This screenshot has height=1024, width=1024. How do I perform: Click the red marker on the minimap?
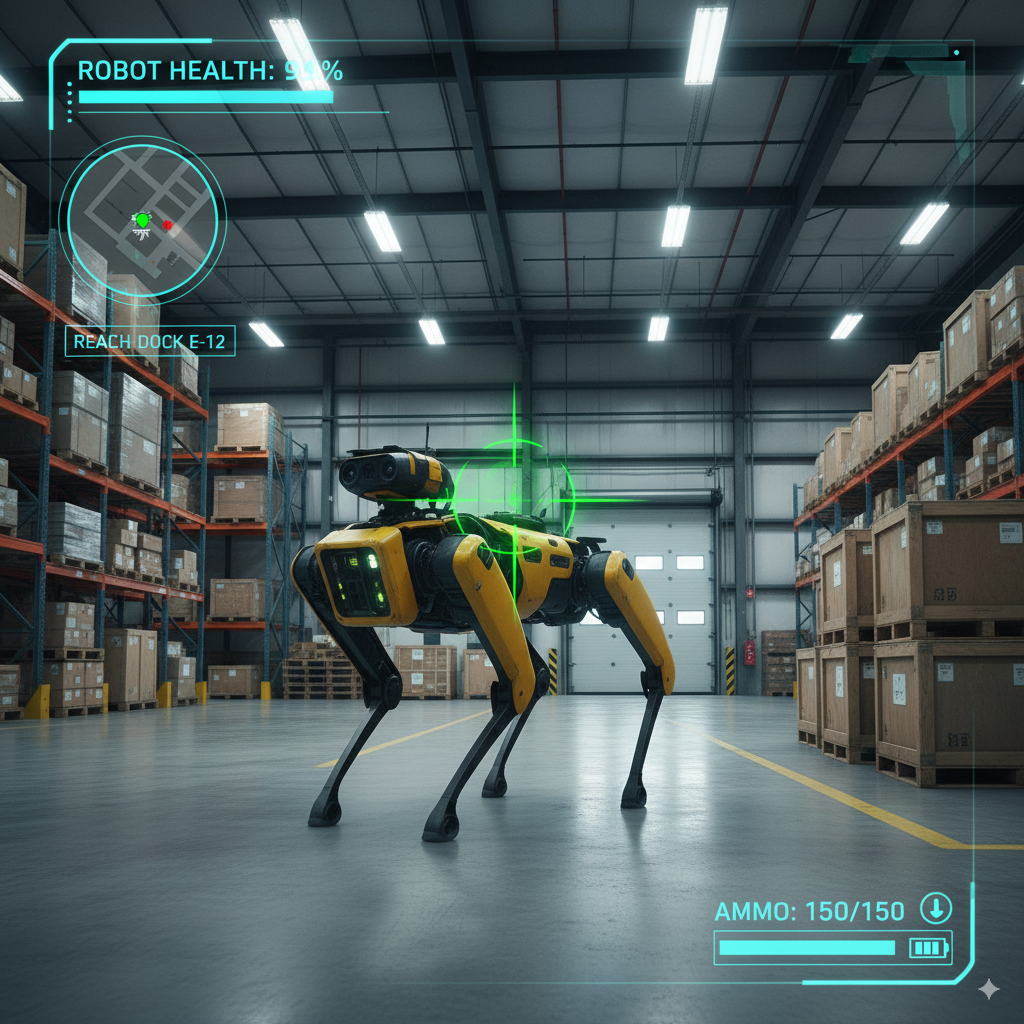(168, 225)
